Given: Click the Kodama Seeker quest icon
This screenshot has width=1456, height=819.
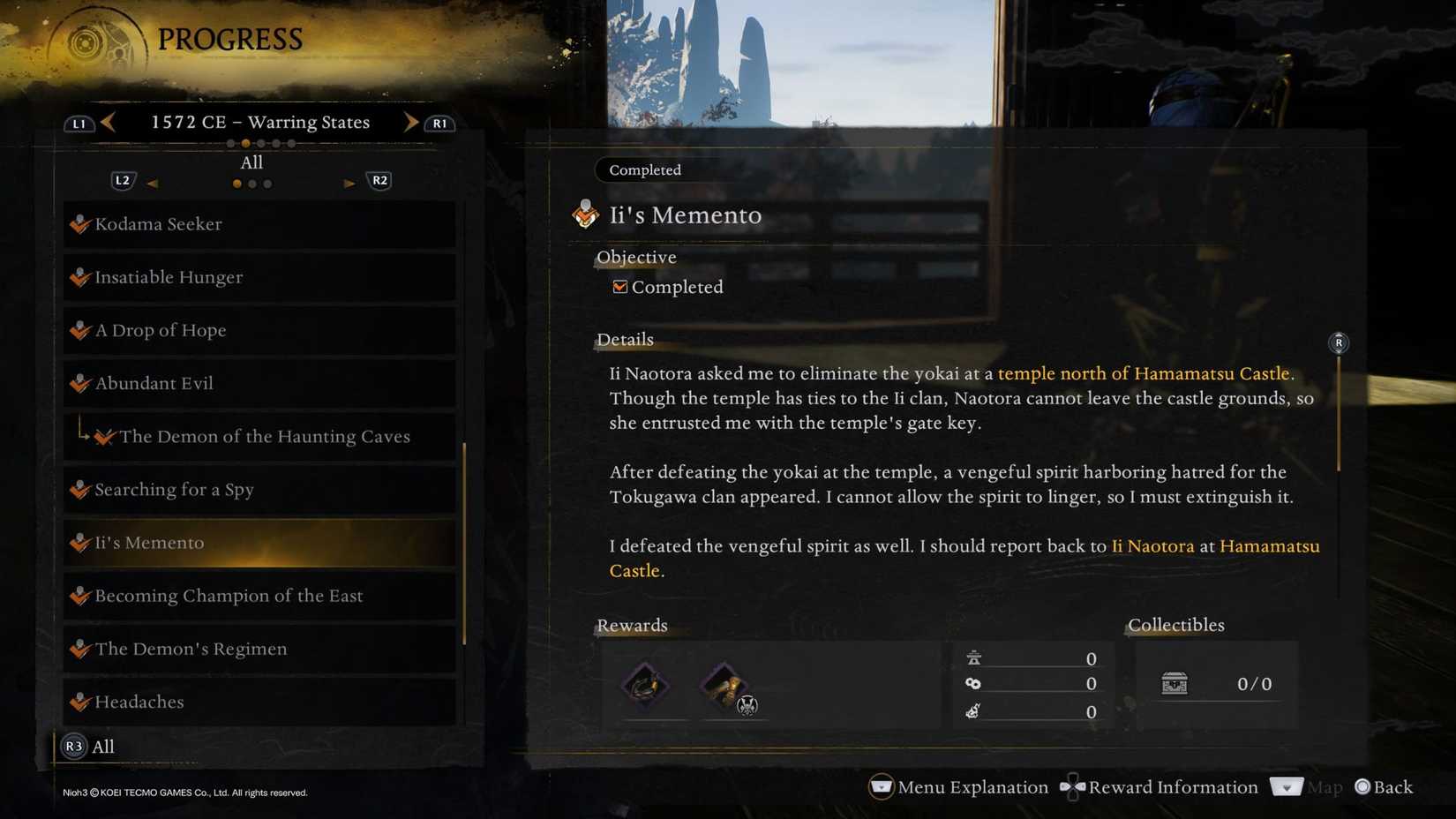Looking at the screenshot, I should [78, 223].
